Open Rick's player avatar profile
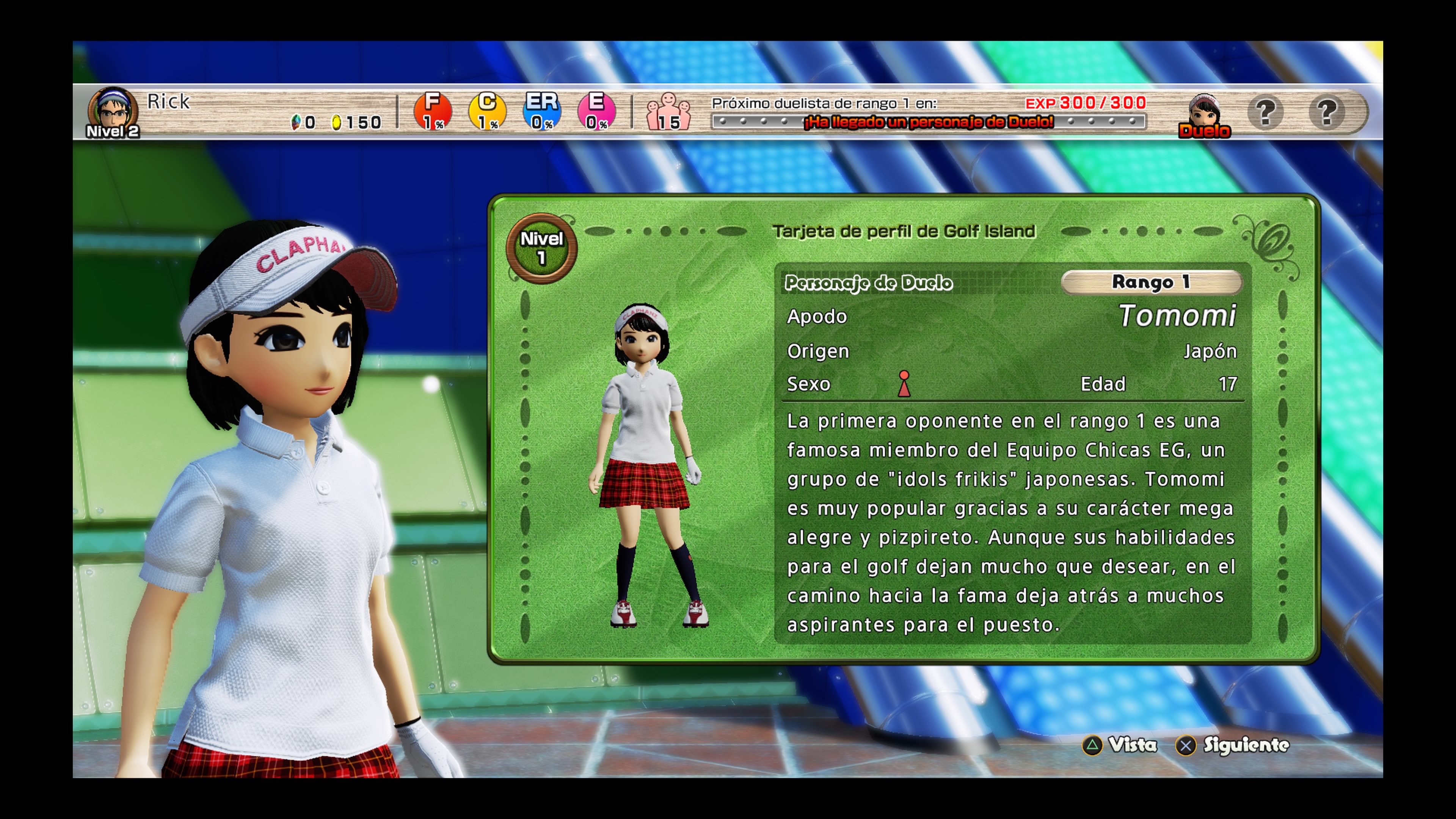The width and height of the screenshot is (1456, 819). pyautogui.click(x=113, y=111)
